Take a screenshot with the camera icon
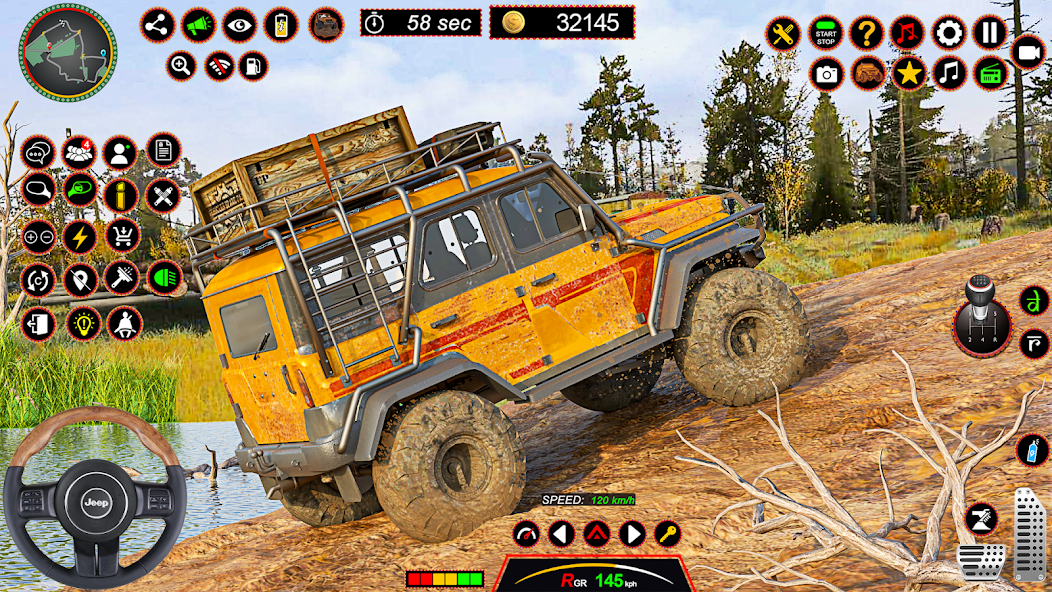The image size is (1052, 592). 826,73
